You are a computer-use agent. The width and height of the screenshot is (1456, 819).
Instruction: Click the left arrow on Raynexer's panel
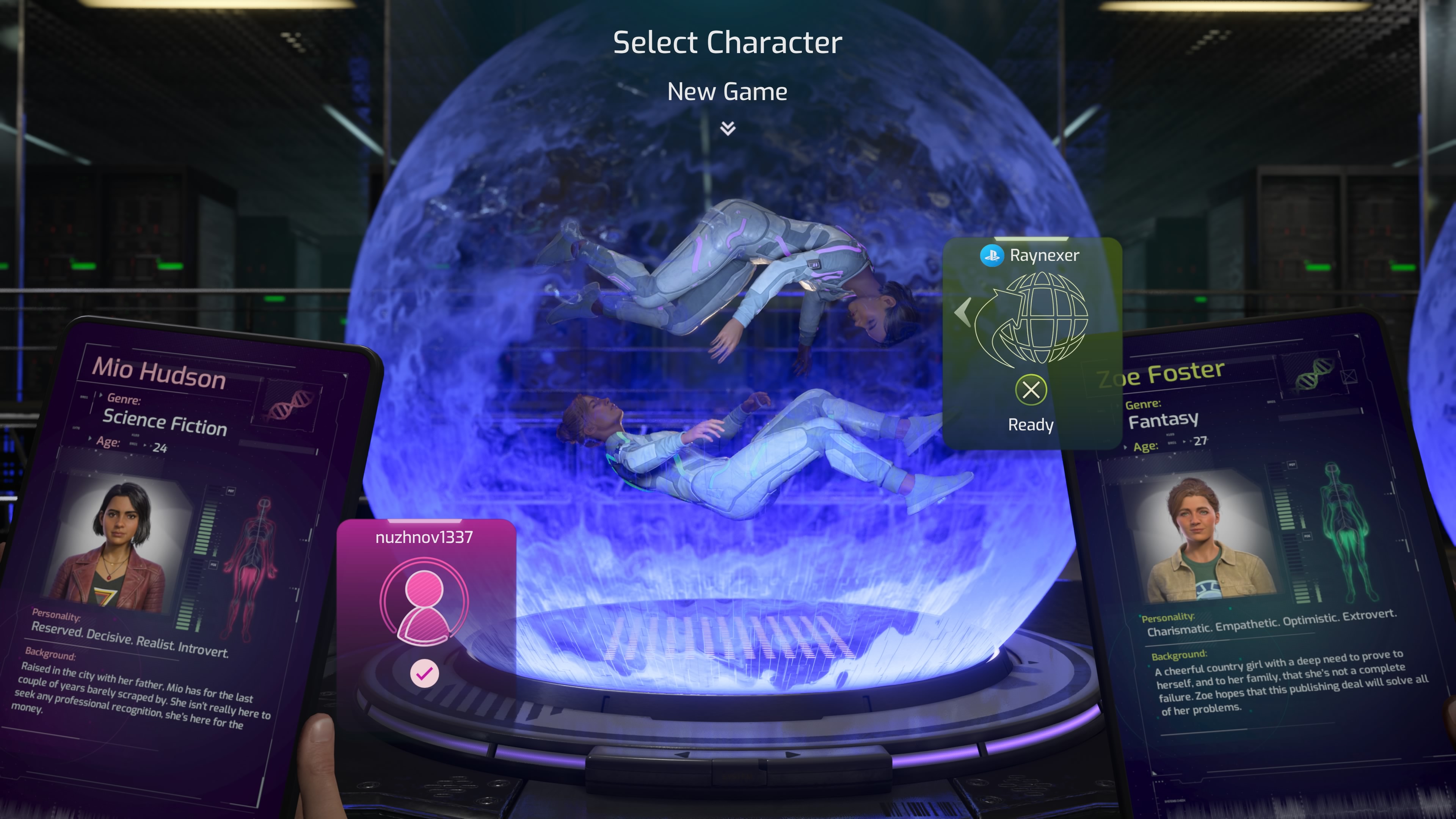coord(963,312)
